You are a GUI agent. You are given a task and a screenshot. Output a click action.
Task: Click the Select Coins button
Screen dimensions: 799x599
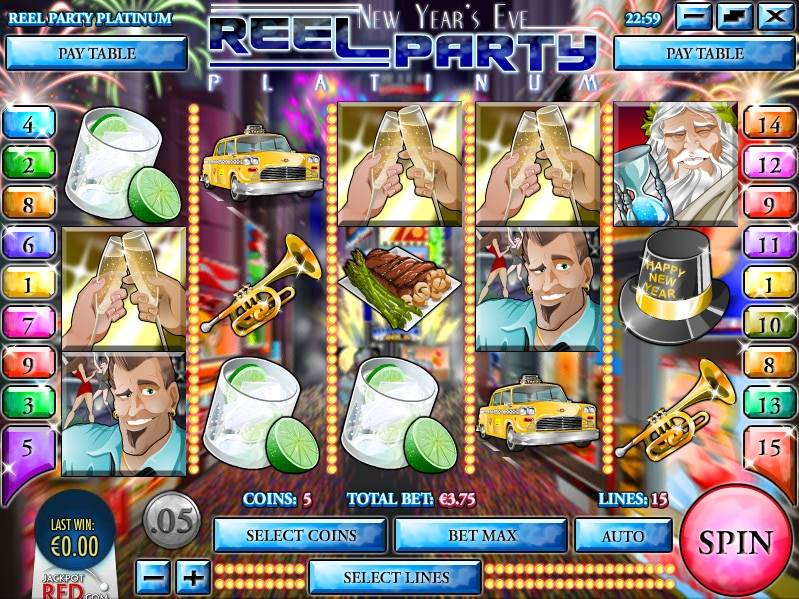300,535
